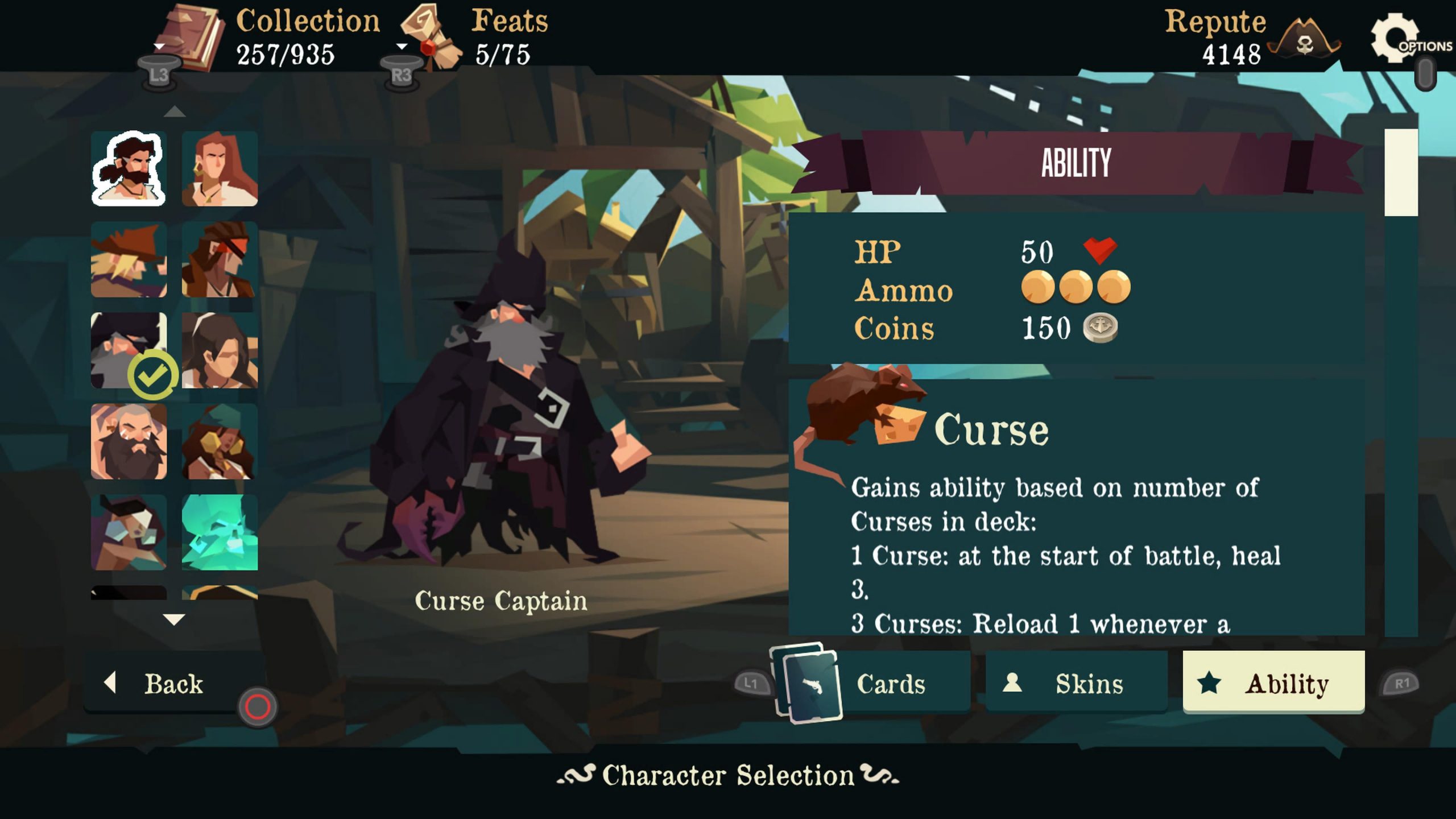The height and width of the screenshot is (819, 1456).
Task: Choose the bald captain with dark beard
Action: (129, 442)
